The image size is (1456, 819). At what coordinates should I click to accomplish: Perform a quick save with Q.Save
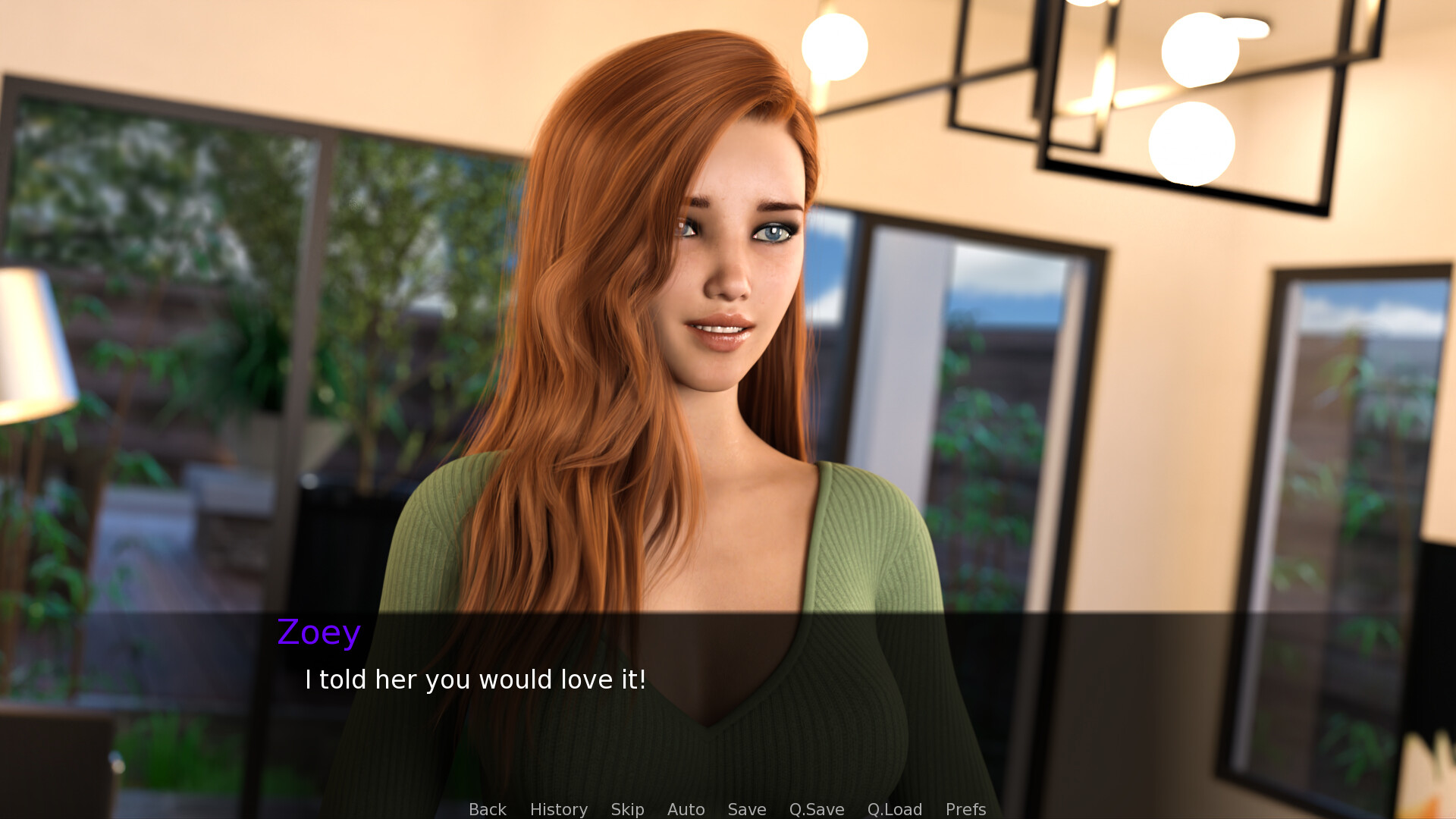click(x=815, y=809)
